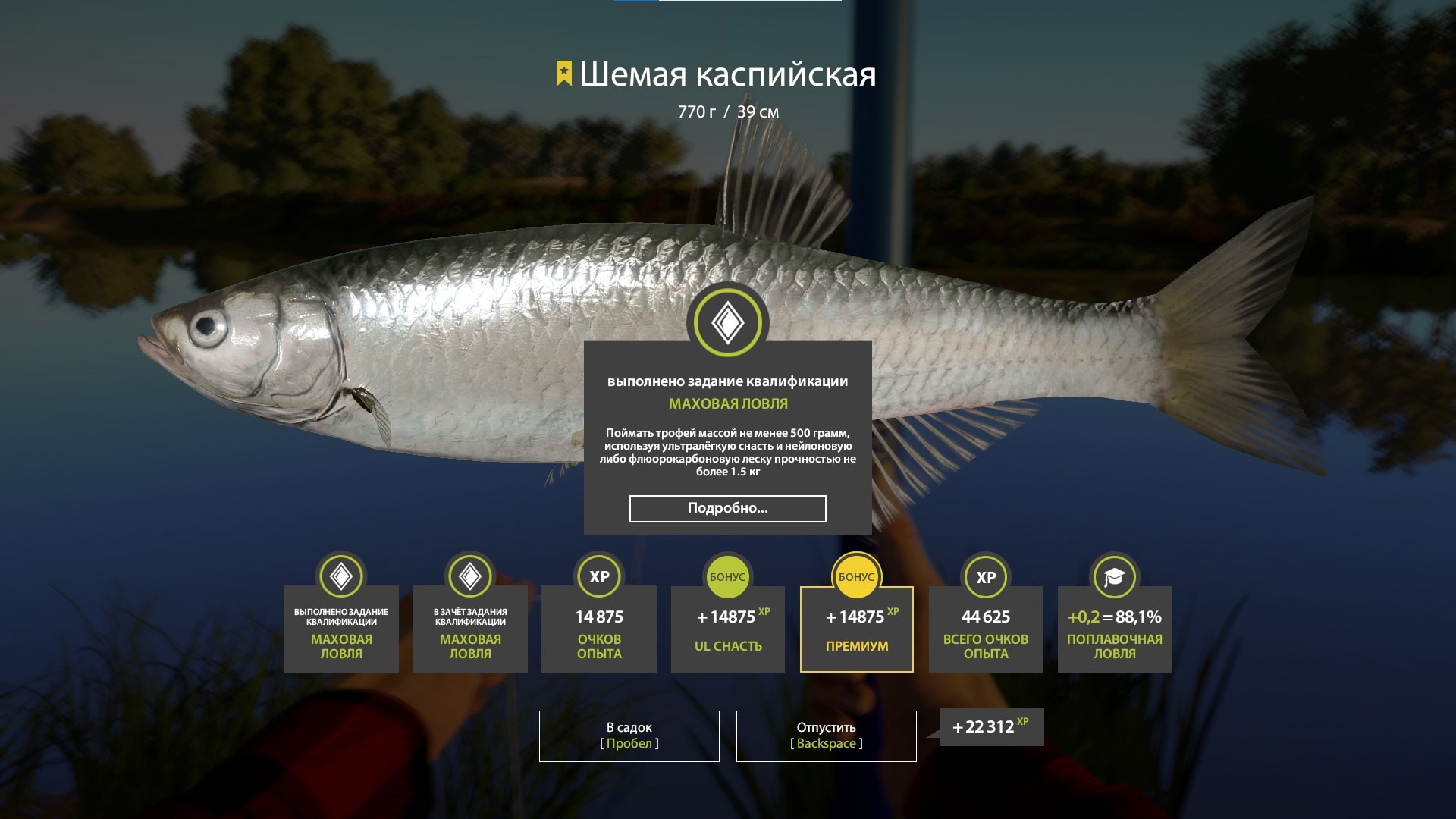Open the ПОПЛАВОЧНАЯ ЛОВЛЯ skill tile

click(1114, 629)
